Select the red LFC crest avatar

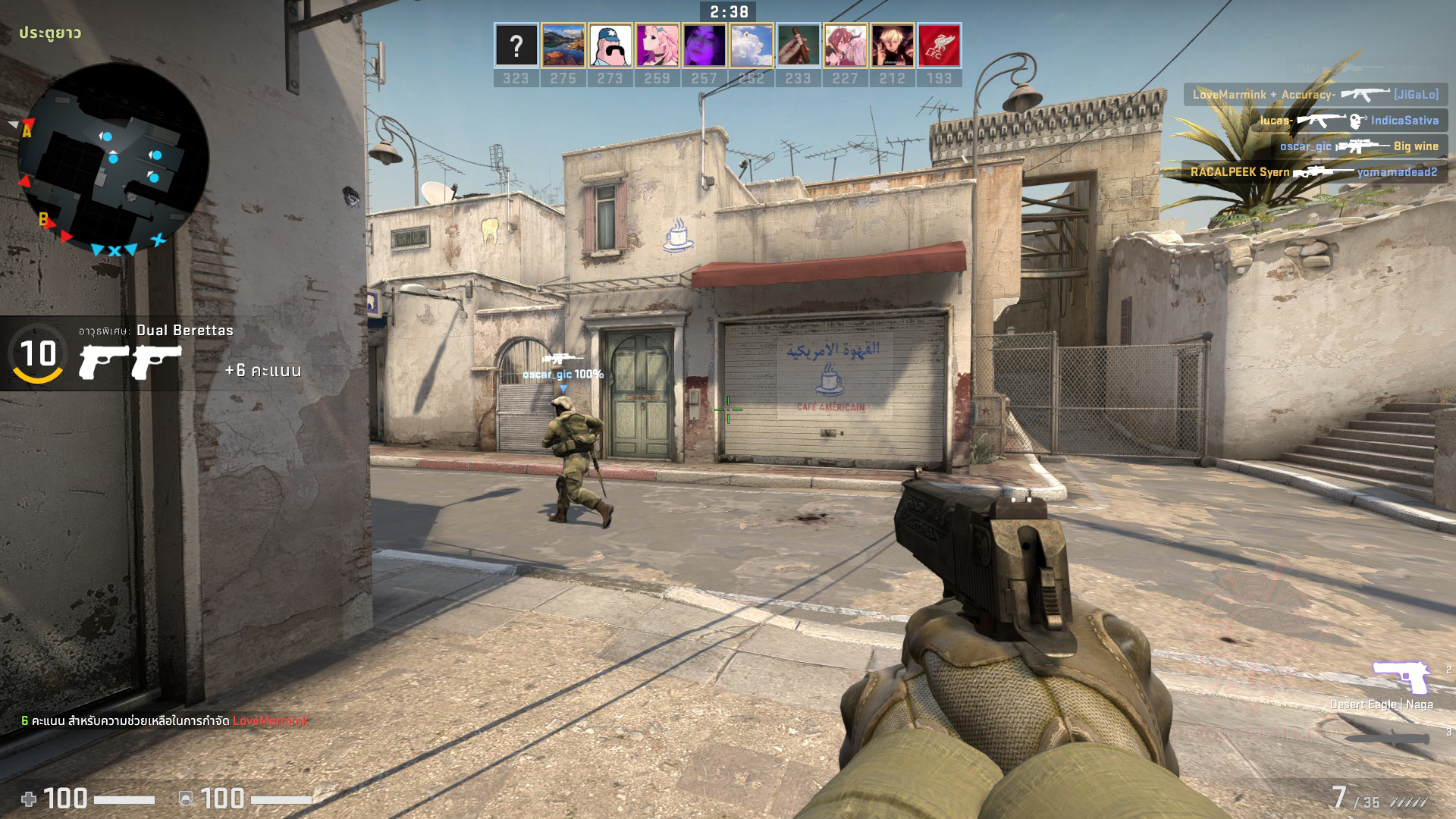[939, 45]
